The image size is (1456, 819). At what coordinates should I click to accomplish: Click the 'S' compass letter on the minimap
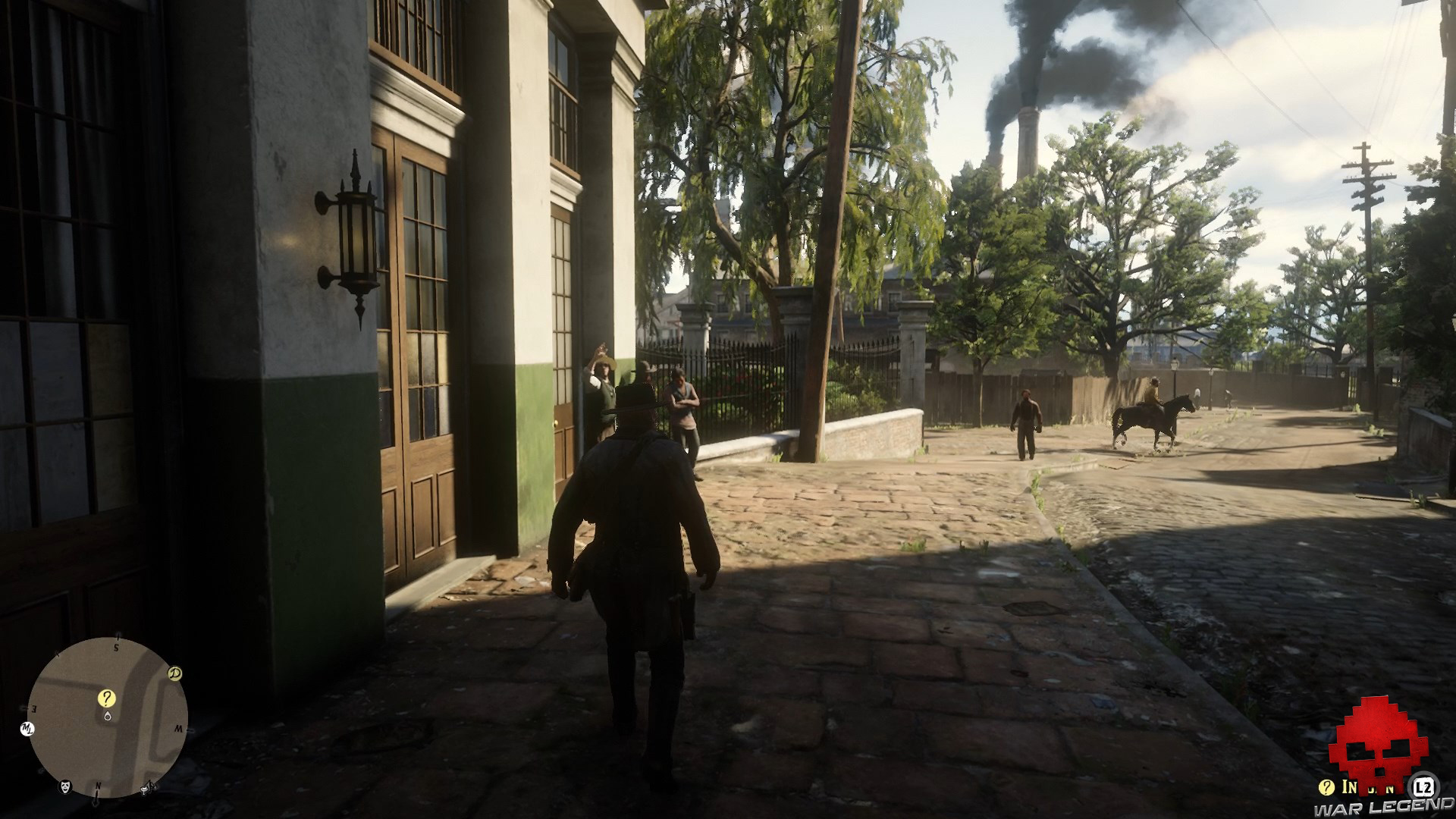click(x=116, y=647)
